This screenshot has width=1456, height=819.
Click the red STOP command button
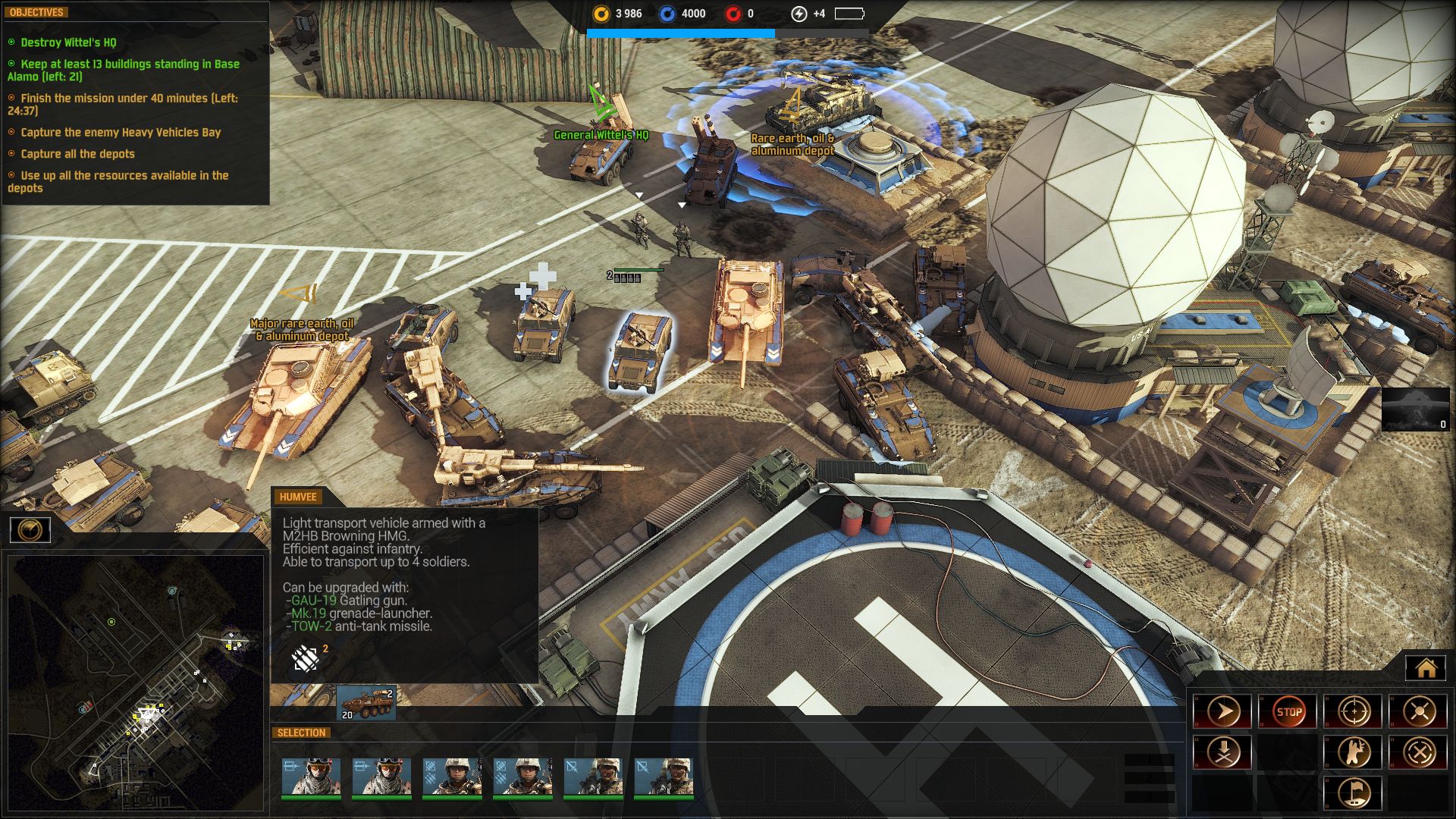pyautogui.click(x=1288, y=712)
